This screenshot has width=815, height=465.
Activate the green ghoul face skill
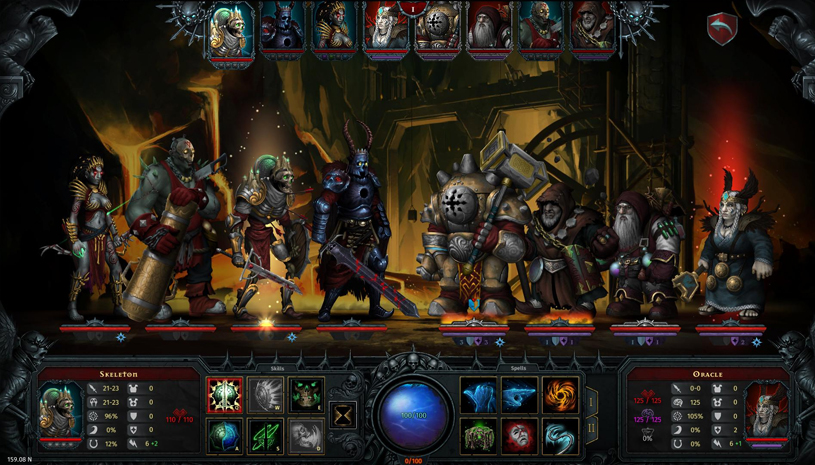point(306,395)
